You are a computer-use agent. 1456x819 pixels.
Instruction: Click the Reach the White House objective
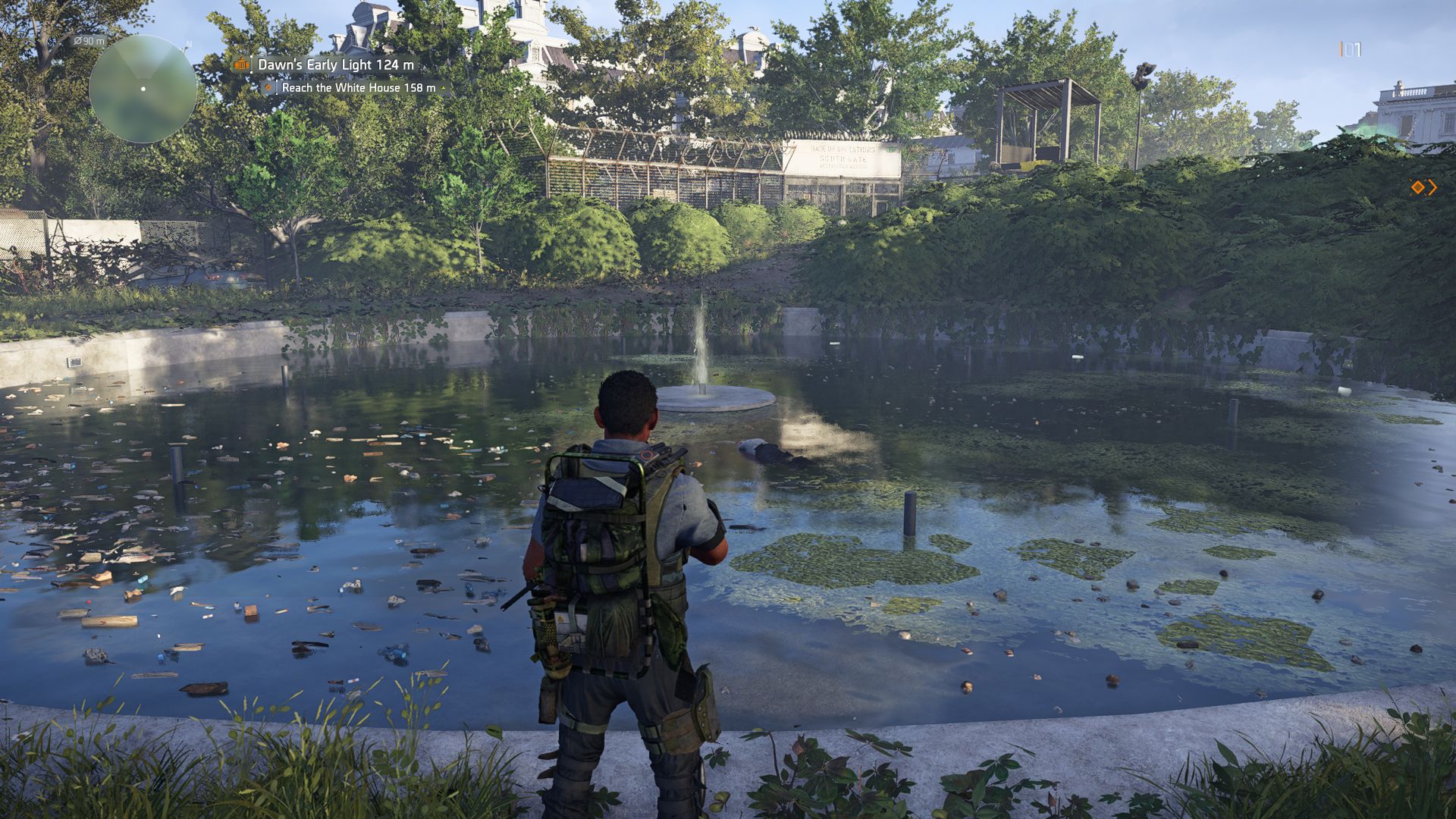pos(358,88)
